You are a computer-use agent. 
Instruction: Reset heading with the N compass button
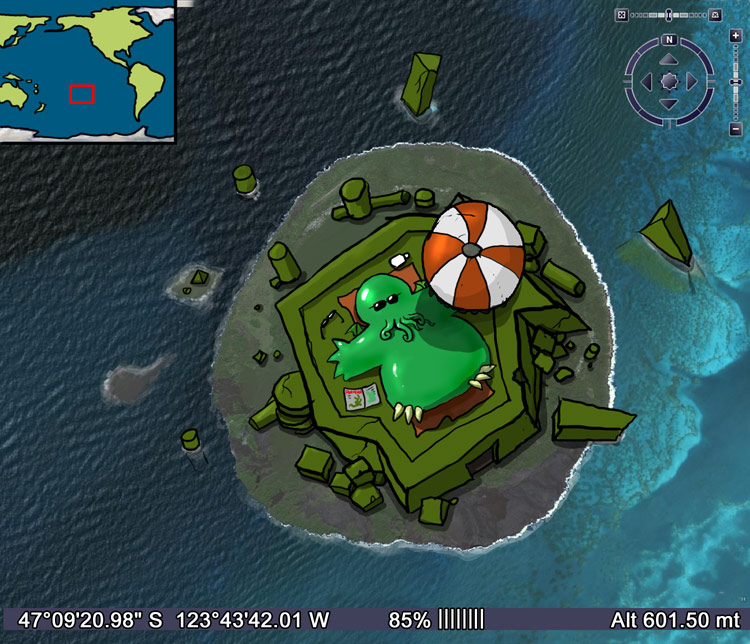(668, 40)
